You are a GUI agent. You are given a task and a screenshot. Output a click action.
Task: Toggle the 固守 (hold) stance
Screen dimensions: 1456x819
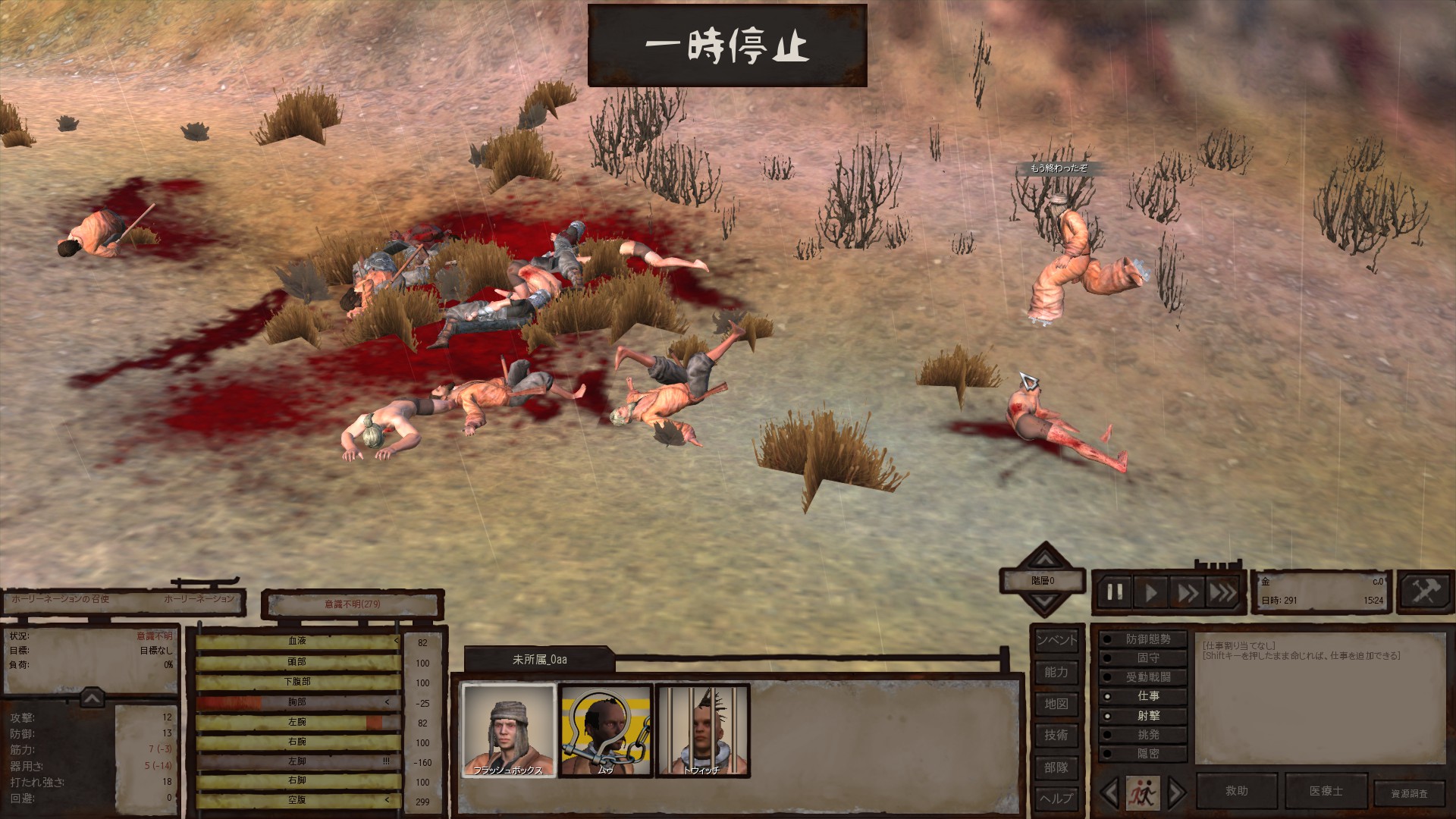[1144, 658]
